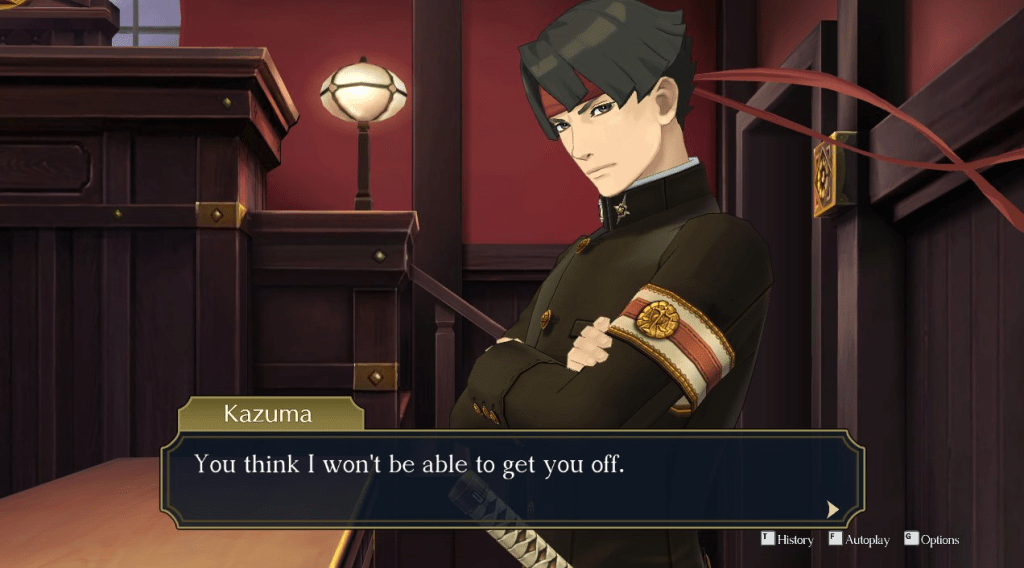Advance dialogue with the arrow indicator

[x=832, y=509]
